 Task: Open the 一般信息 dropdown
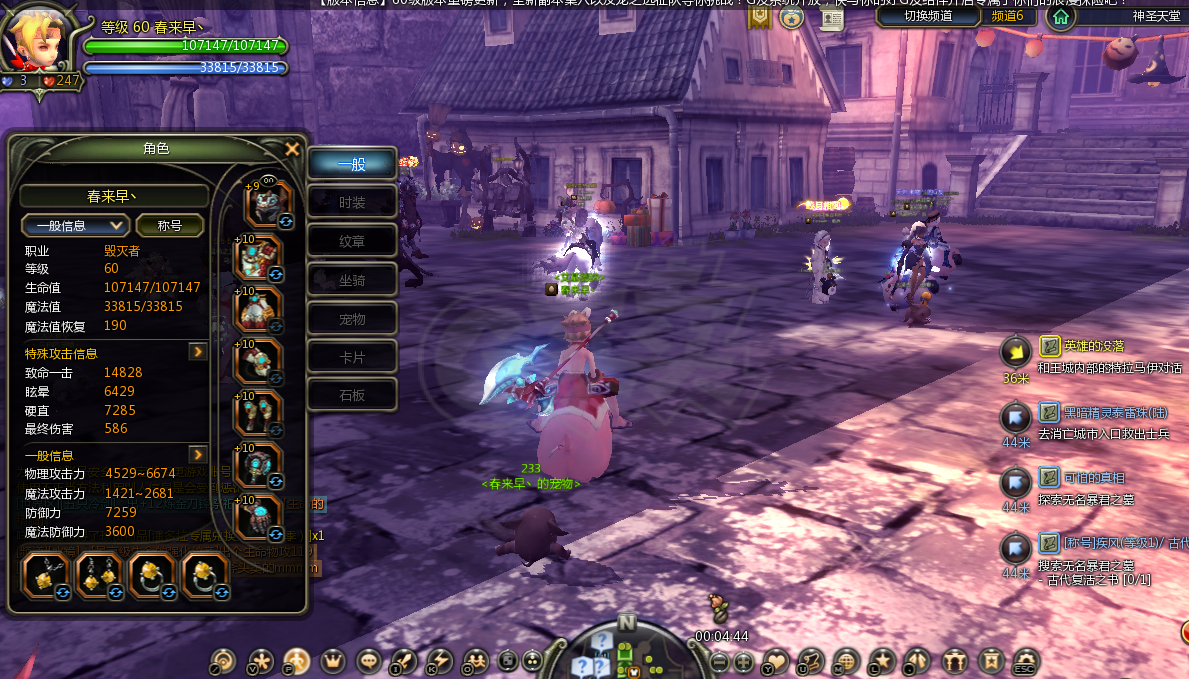coord(76,226)
